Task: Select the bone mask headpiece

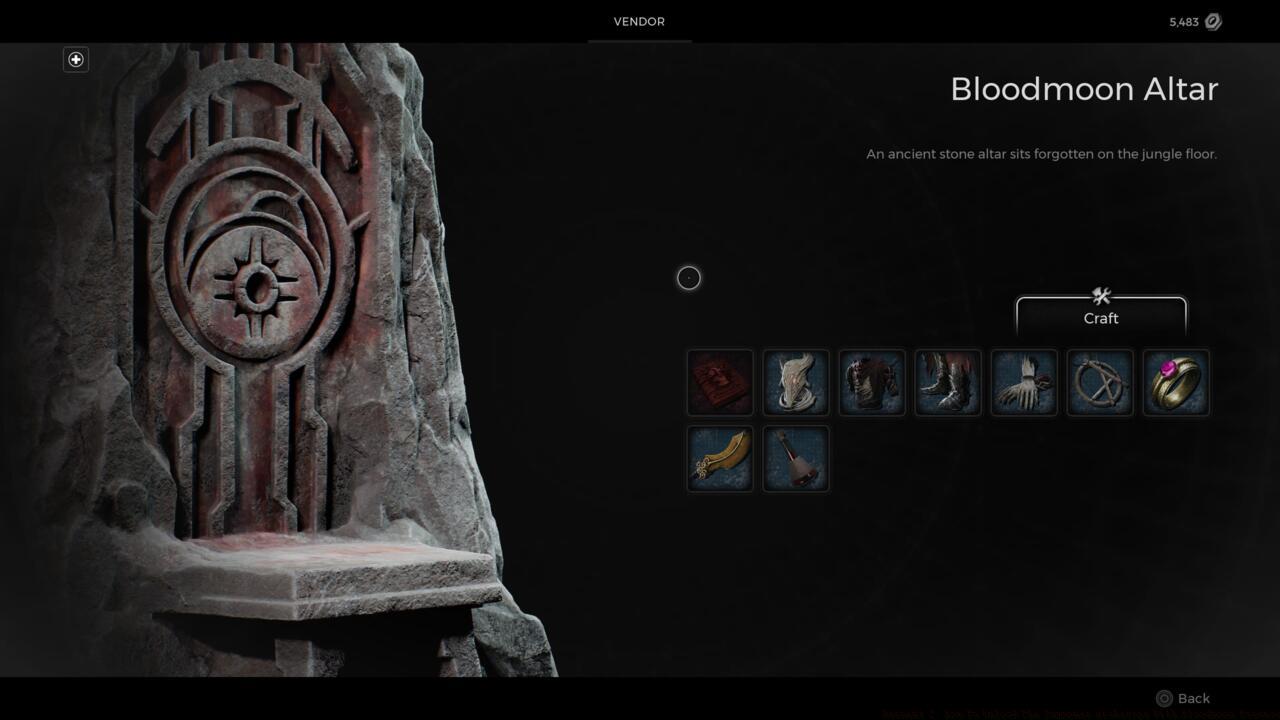Action: (x=795, y=382)
